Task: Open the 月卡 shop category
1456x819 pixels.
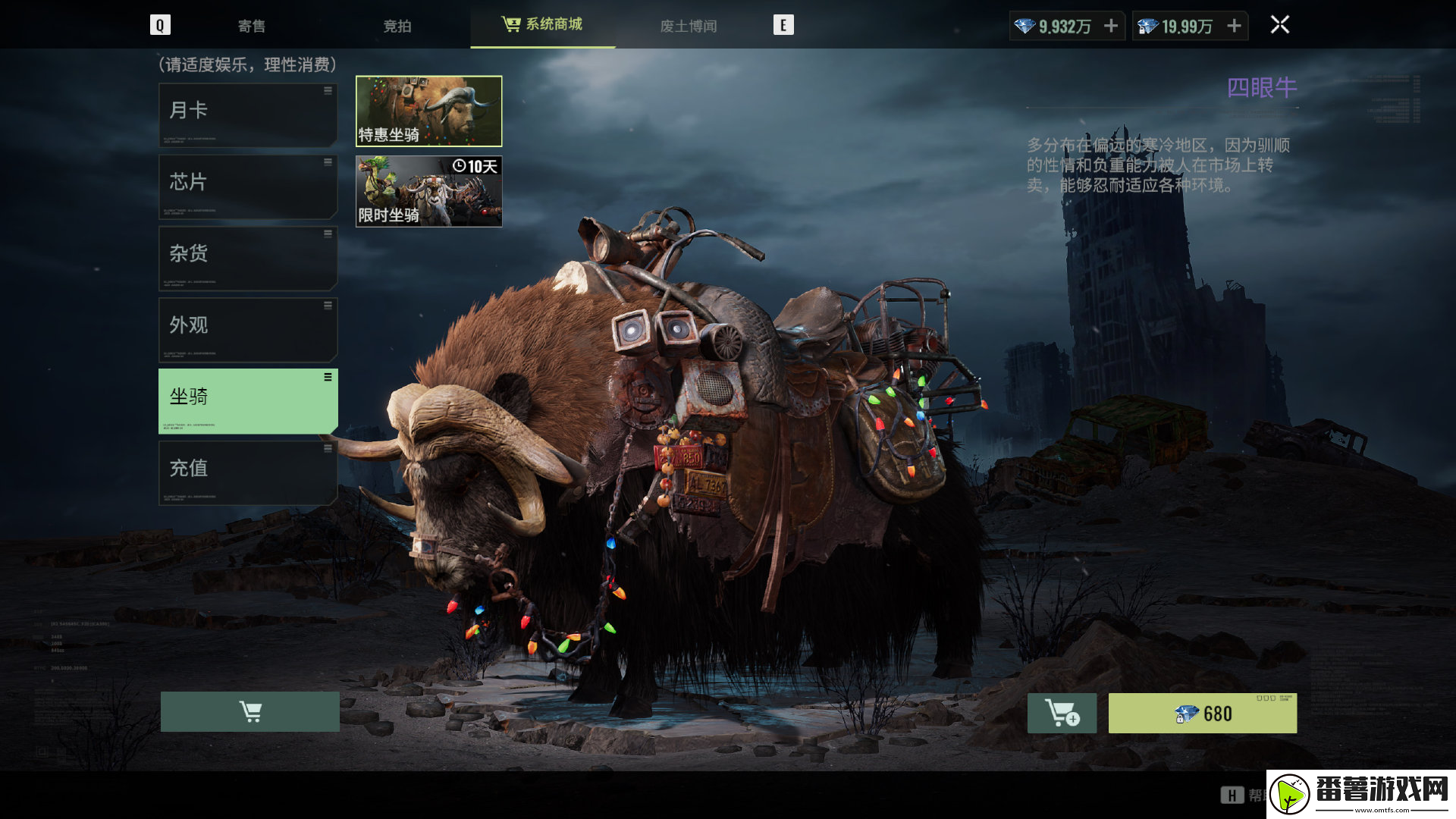Action: click(248, 115)
